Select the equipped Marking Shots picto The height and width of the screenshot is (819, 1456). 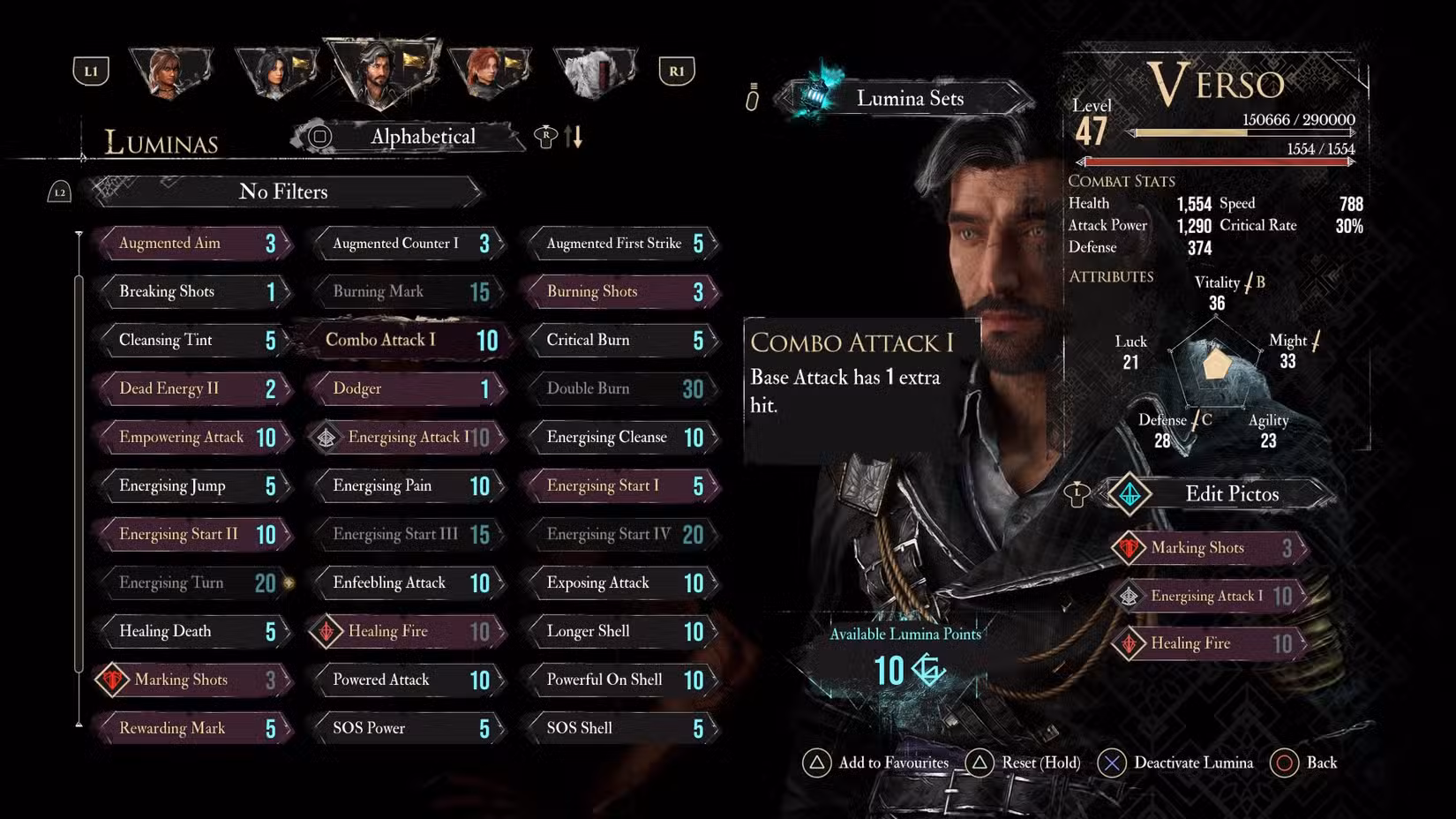coord(1209,548)
